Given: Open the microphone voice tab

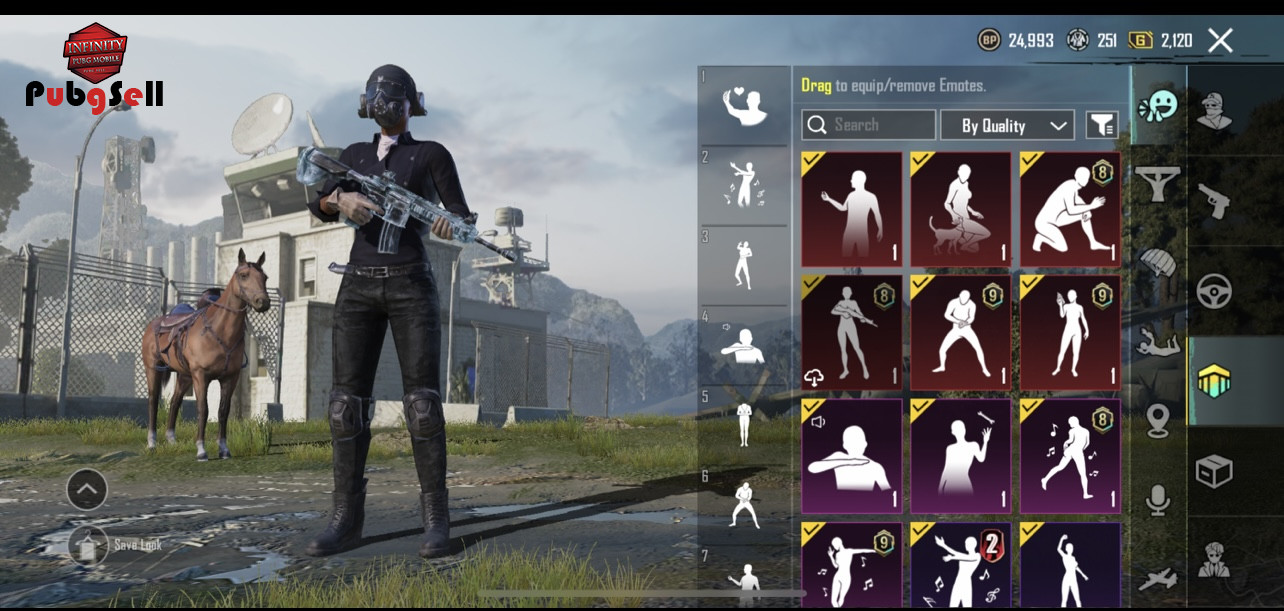Looking at the screenshot, I should (1158, 500).
